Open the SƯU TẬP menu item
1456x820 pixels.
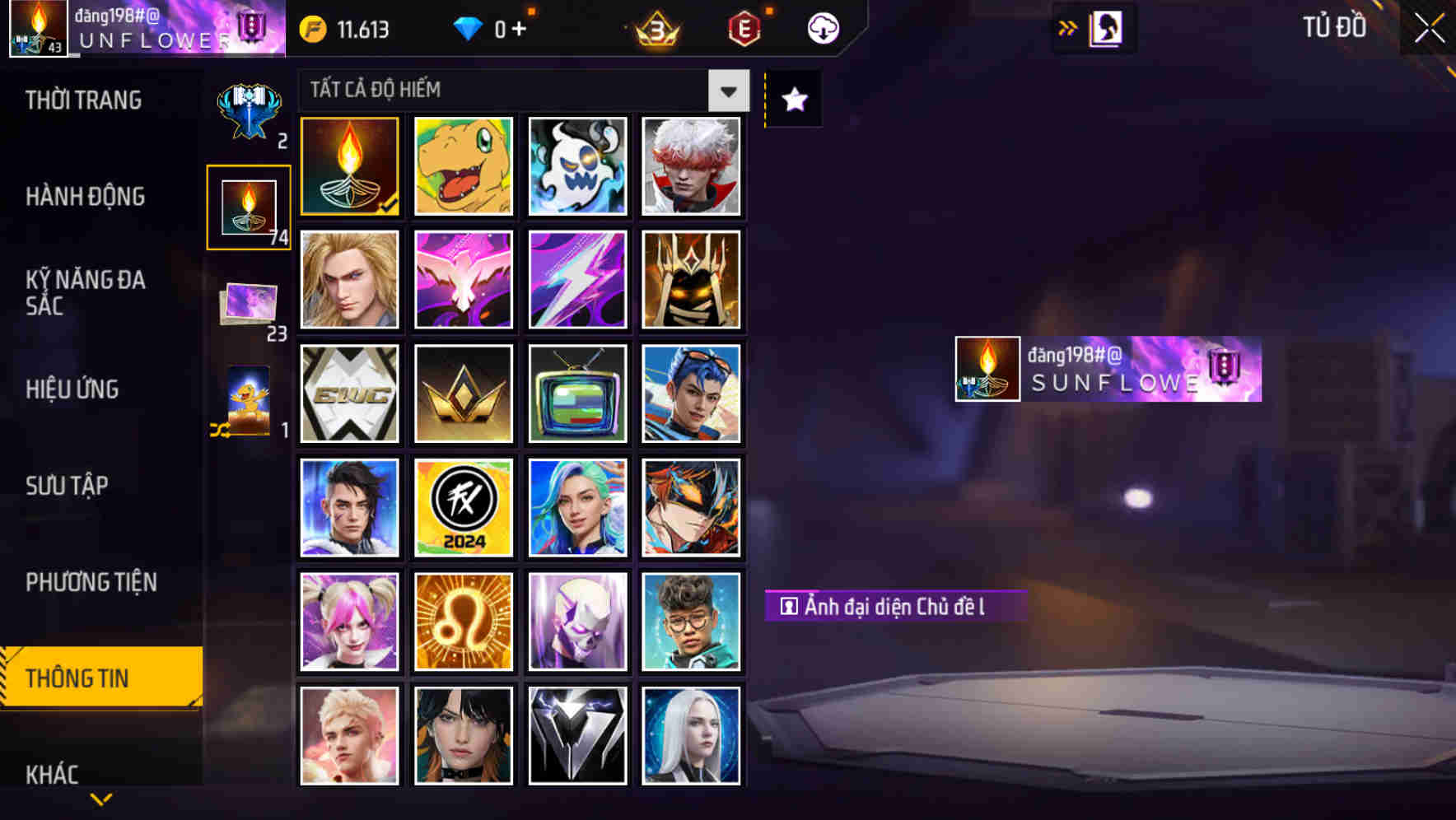[68, 486]
